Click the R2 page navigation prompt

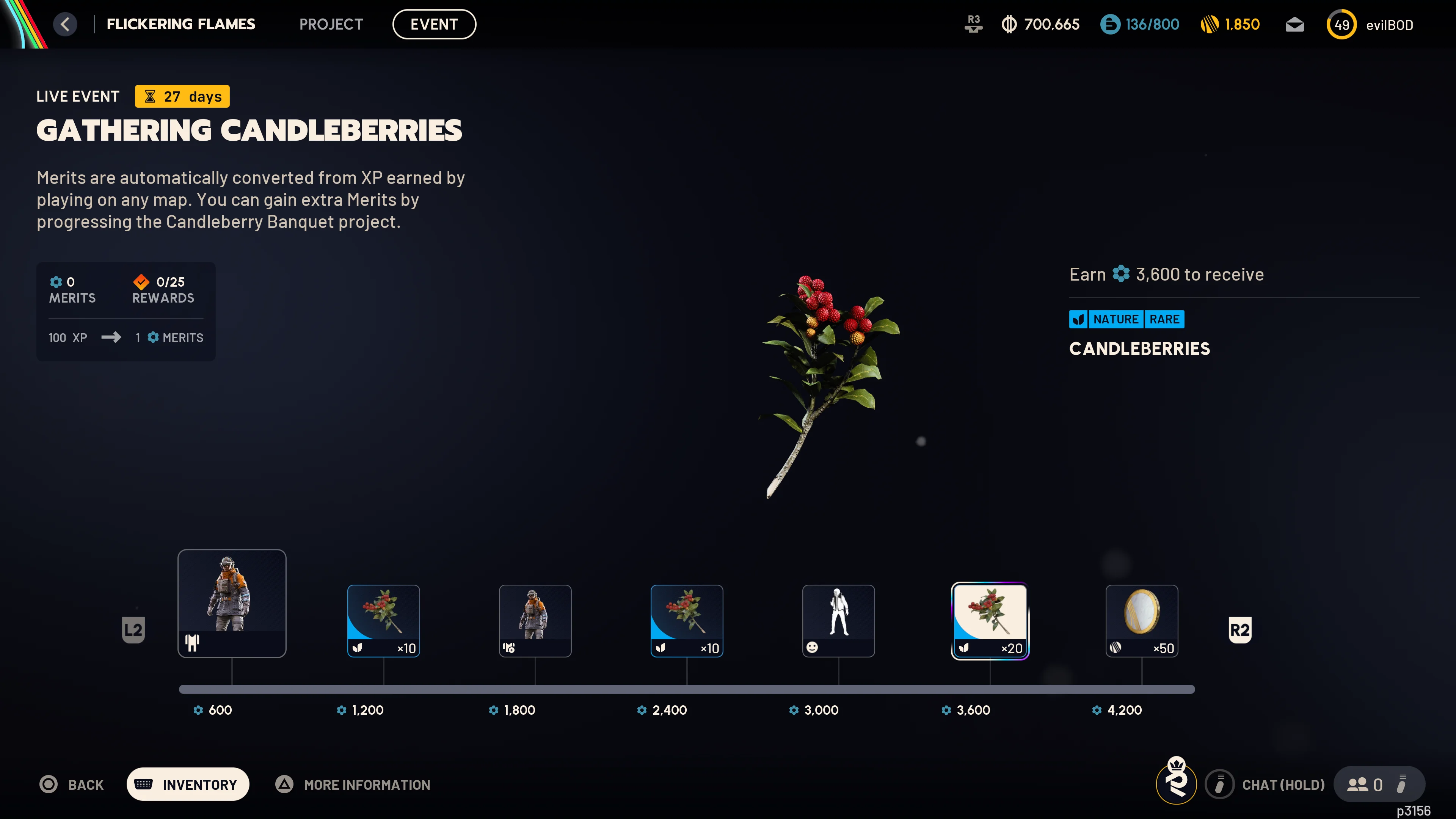[x=1240, y=629]
